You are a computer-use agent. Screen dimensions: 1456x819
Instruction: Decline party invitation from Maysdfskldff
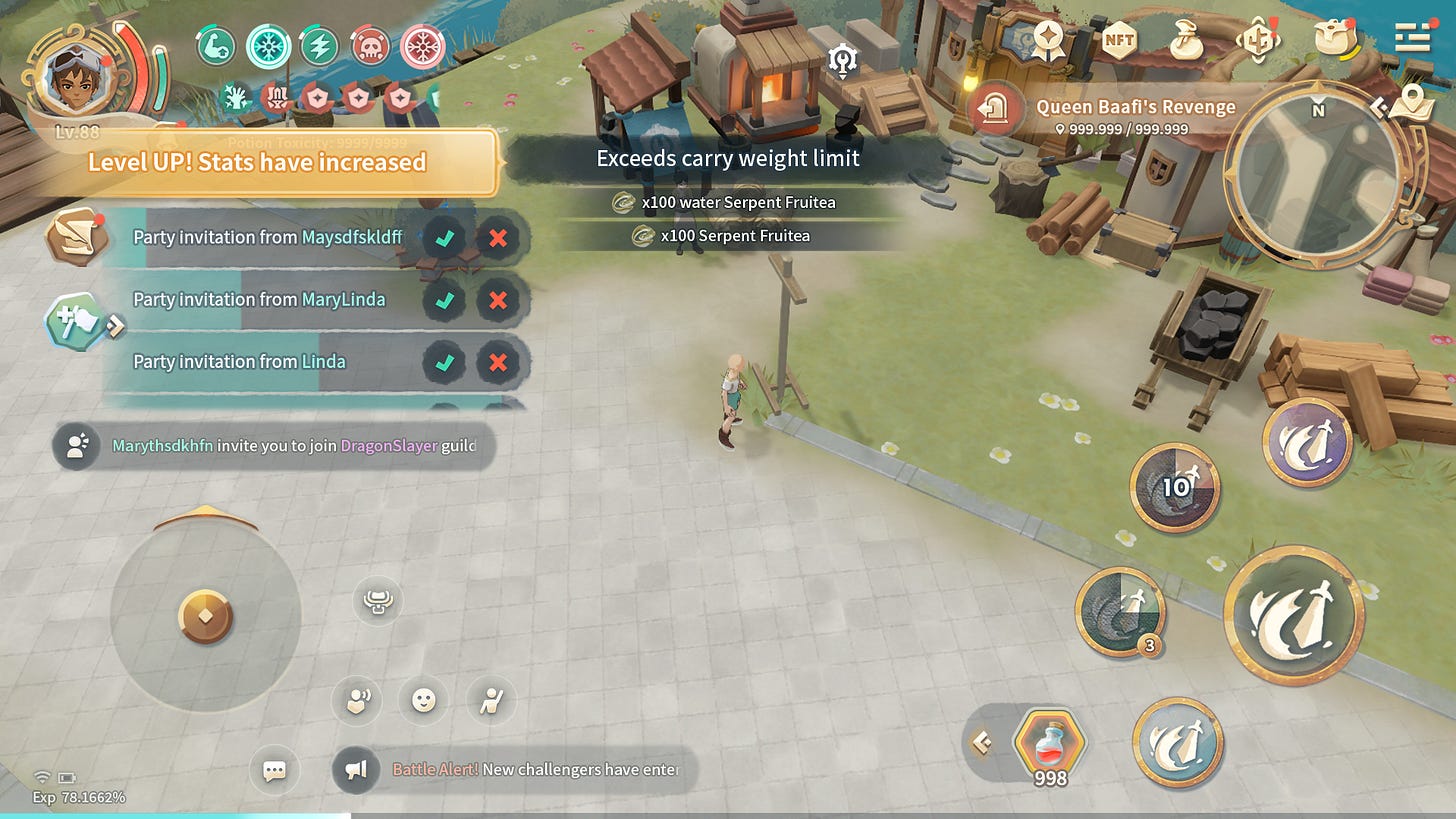[x=498, y=238]
